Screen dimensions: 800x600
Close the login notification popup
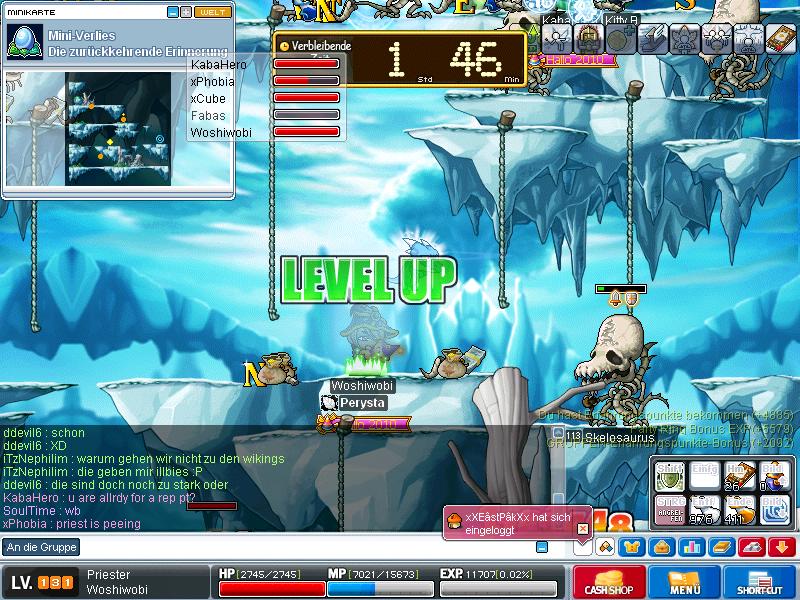[x=583, y=529]
